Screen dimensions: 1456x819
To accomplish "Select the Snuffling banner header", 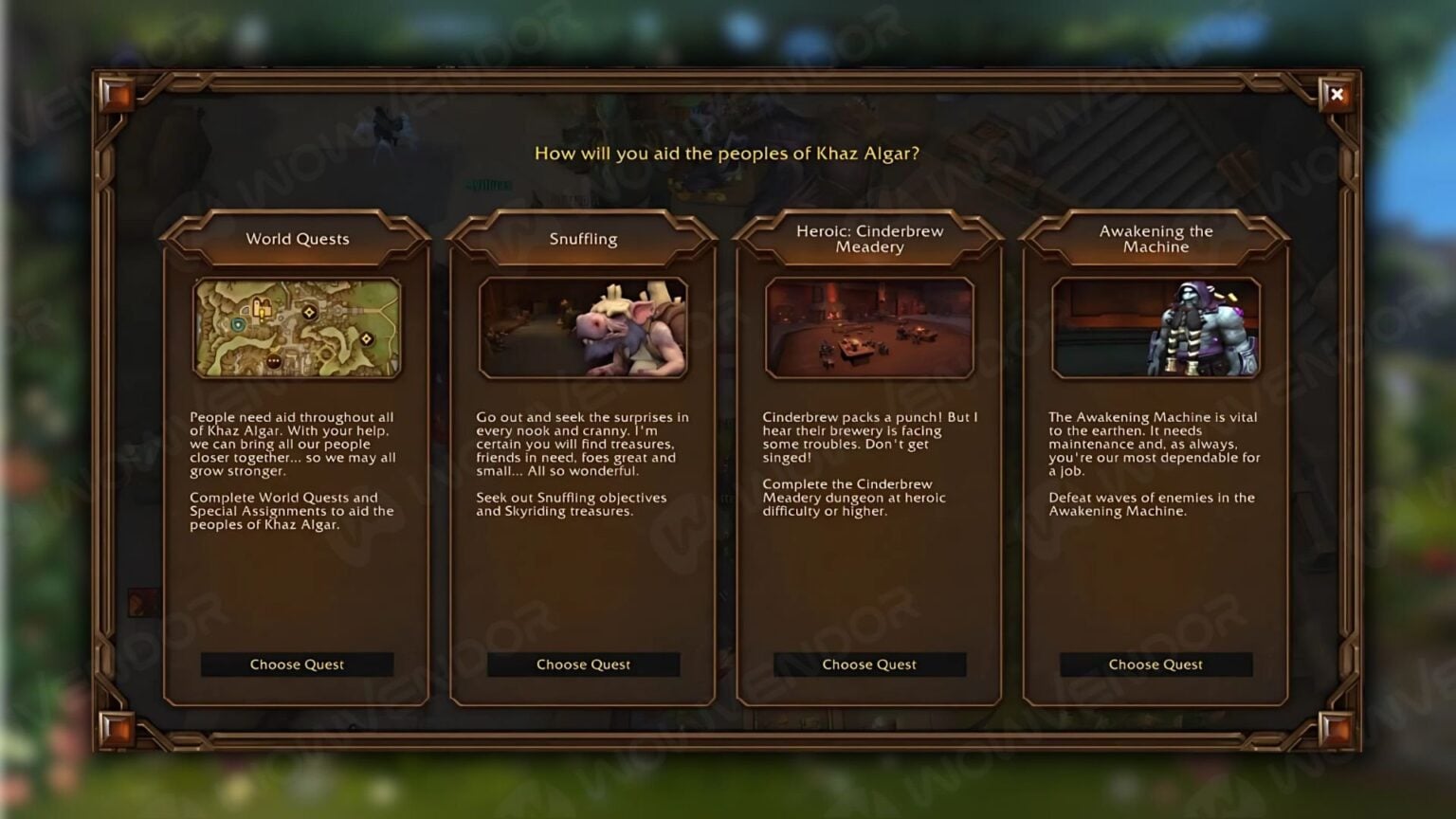I will point(583,239).
